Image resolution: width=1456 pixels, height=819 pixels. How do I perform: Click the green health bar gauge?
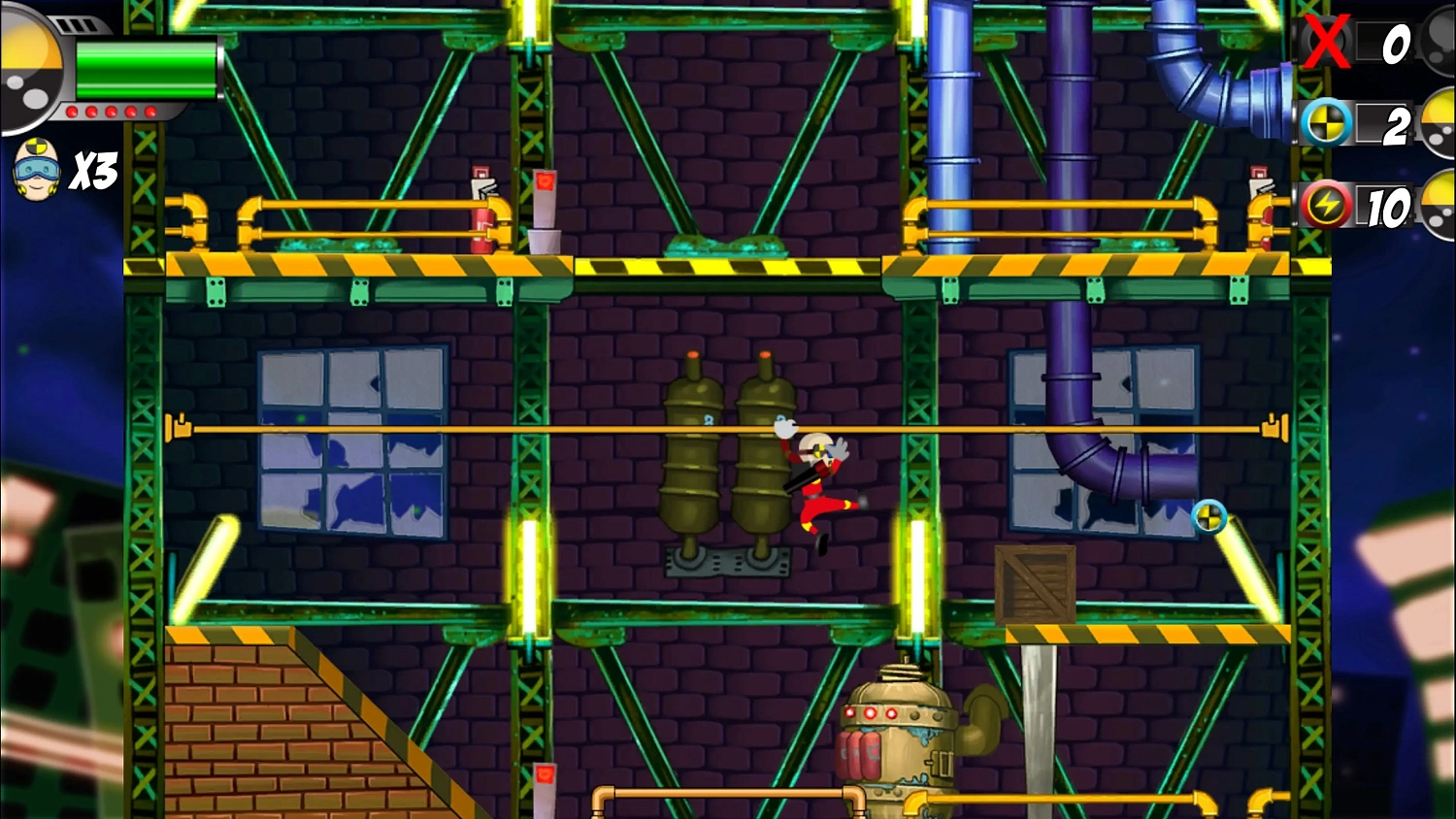coord(146,70)
